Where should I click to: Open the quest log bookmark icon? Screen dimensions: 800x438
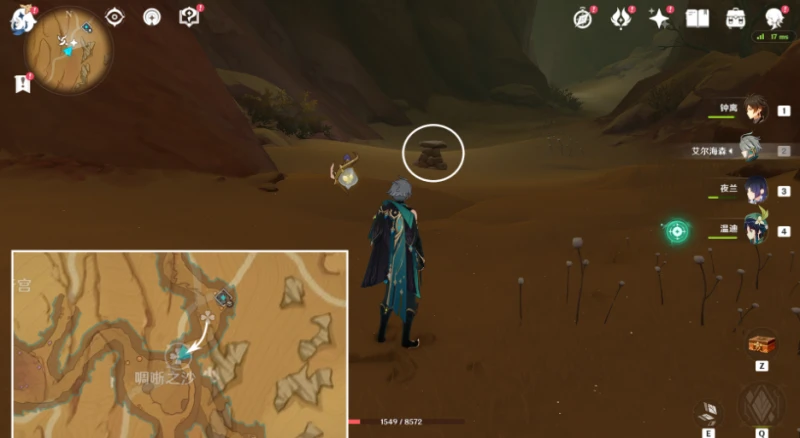[x=24, y=85]
